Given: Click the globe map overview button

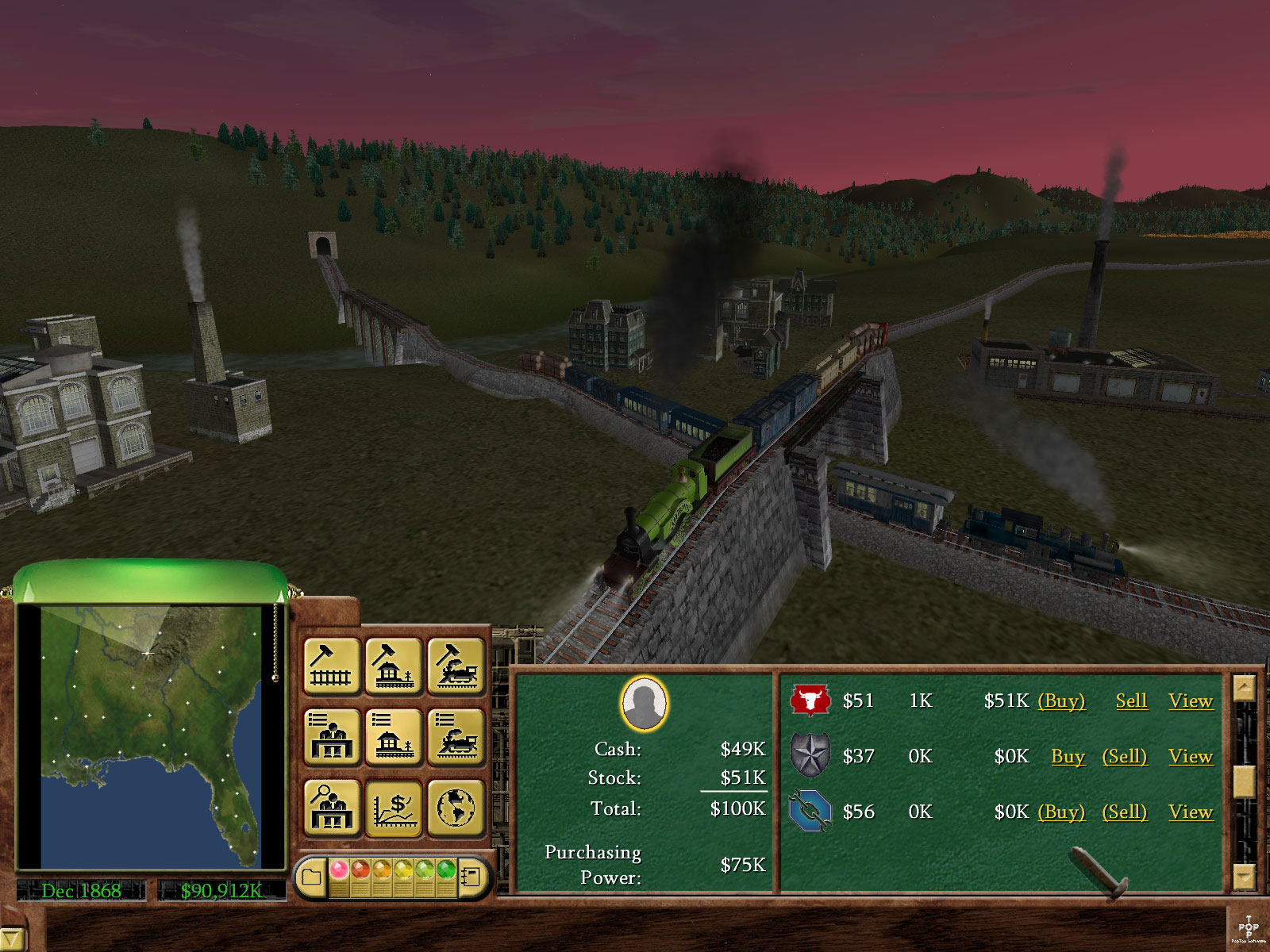Looking at the screenshot, I should (x=456, y=808).
